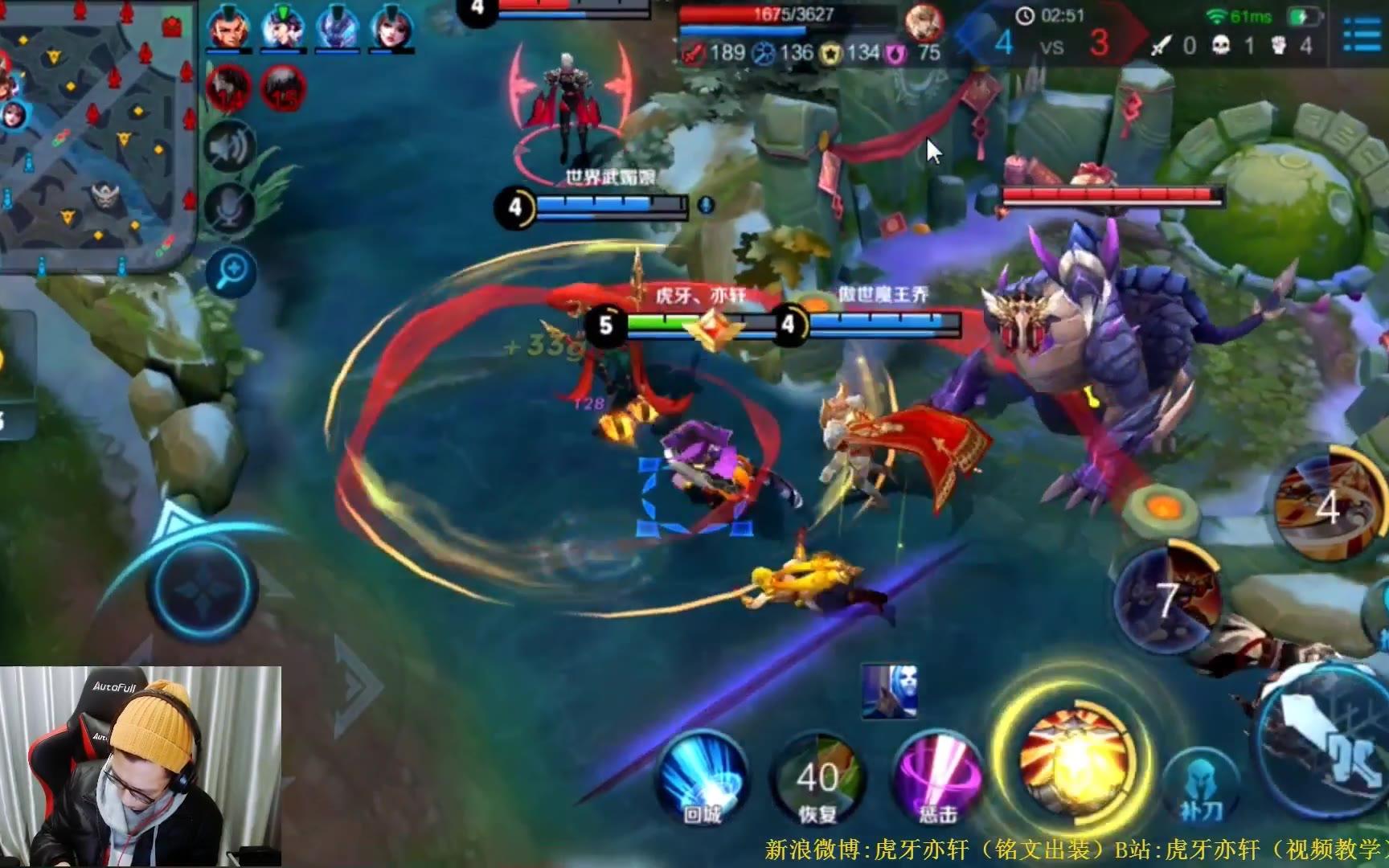Use the 恢复 restore spell
Viewport: 1389px width, 868px height.
[x=817, y=776]
